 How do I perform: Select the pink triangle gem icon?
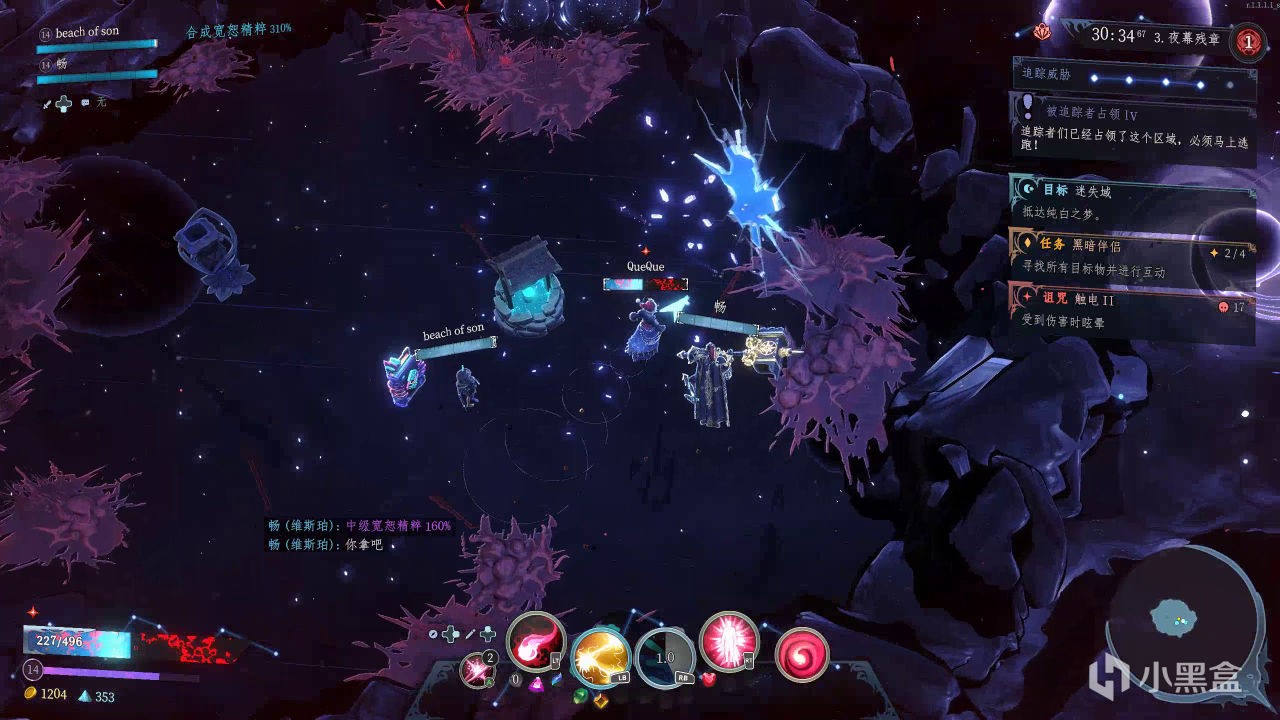(x=536, y=684)
